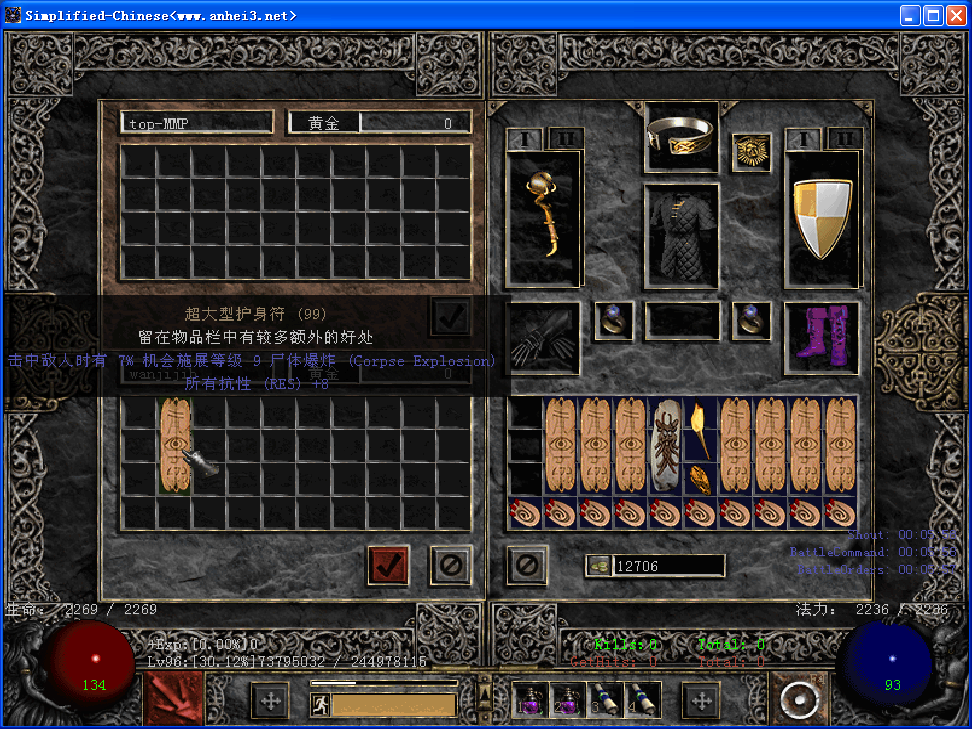Click the gold coins button beside 12706
This screenshot has width=972, height=729.
[x=598, y=566]
